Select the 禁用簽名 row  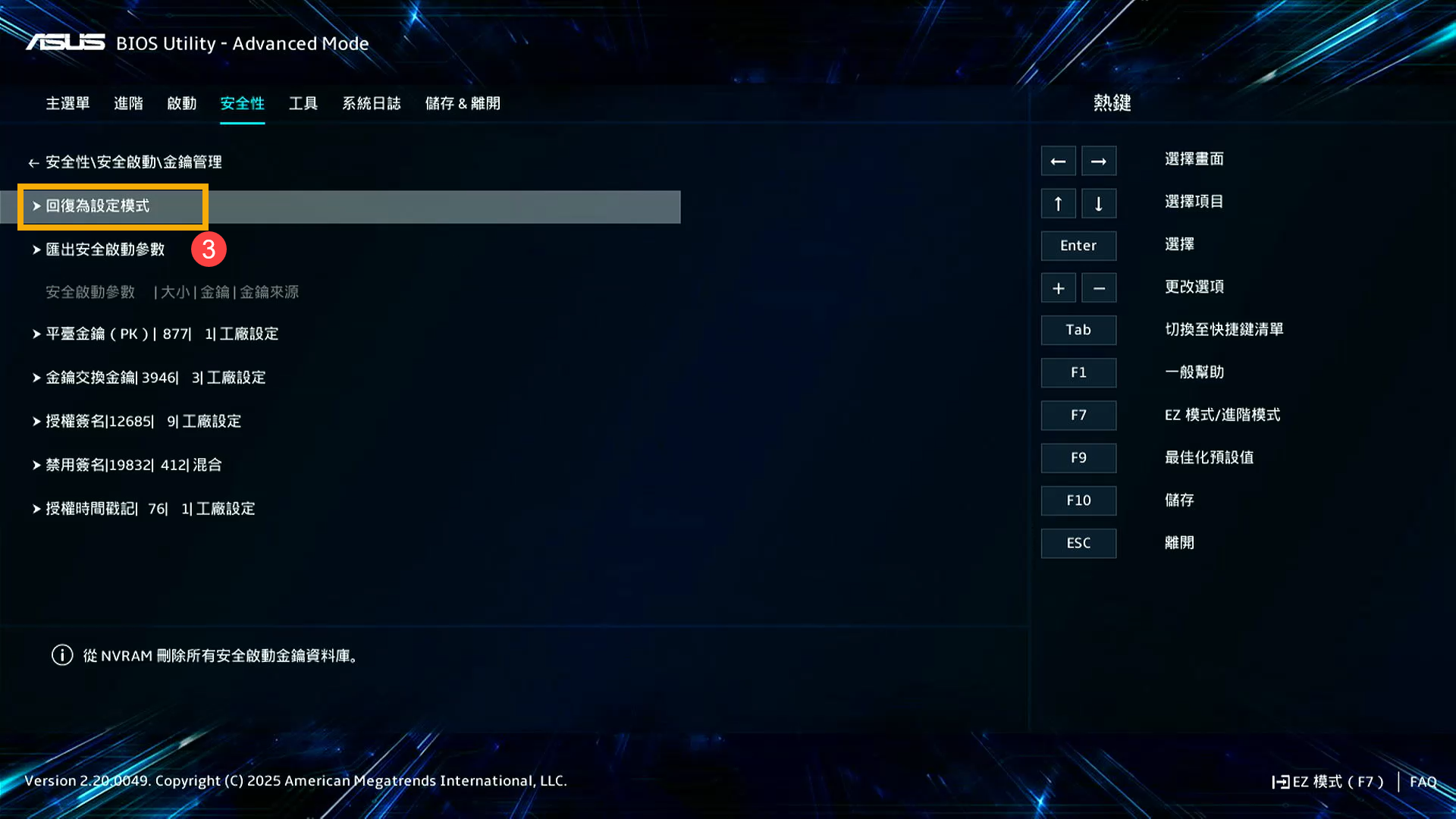[133, 465]
